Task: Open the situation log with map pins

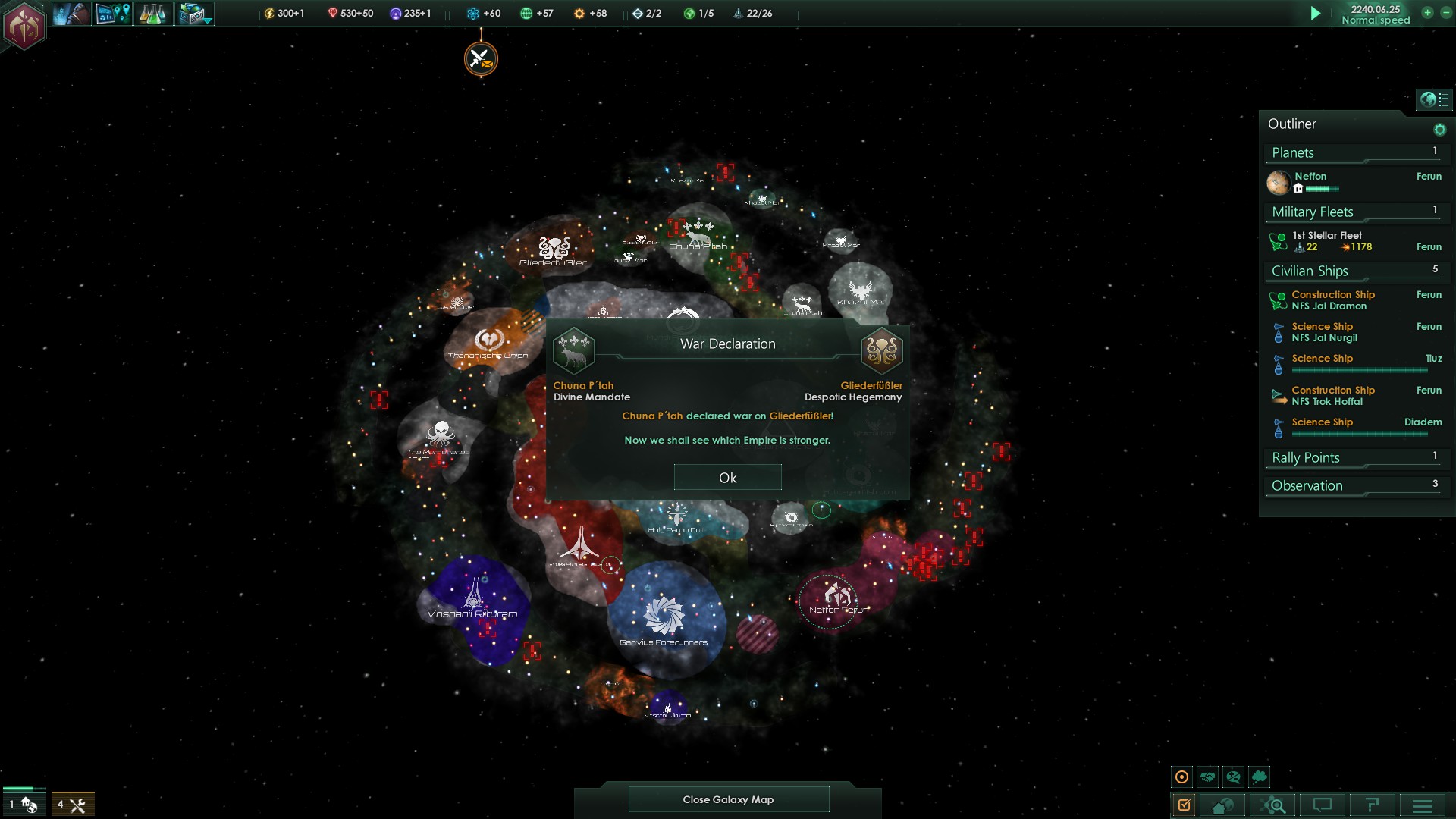Action: tap(112, 14)
